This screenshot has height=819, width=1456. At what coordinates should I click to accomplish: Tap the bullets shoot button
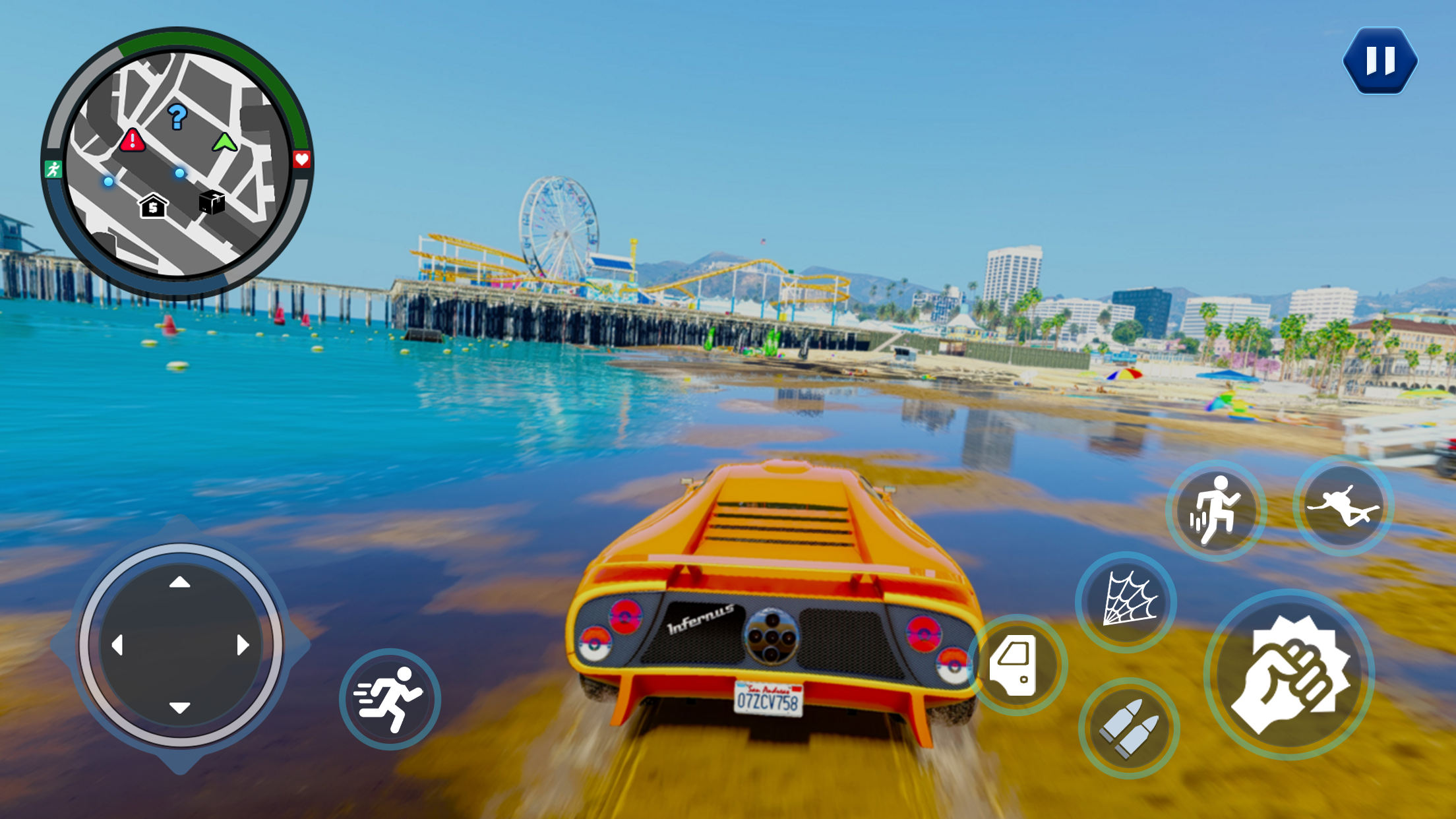point(1128,728)
